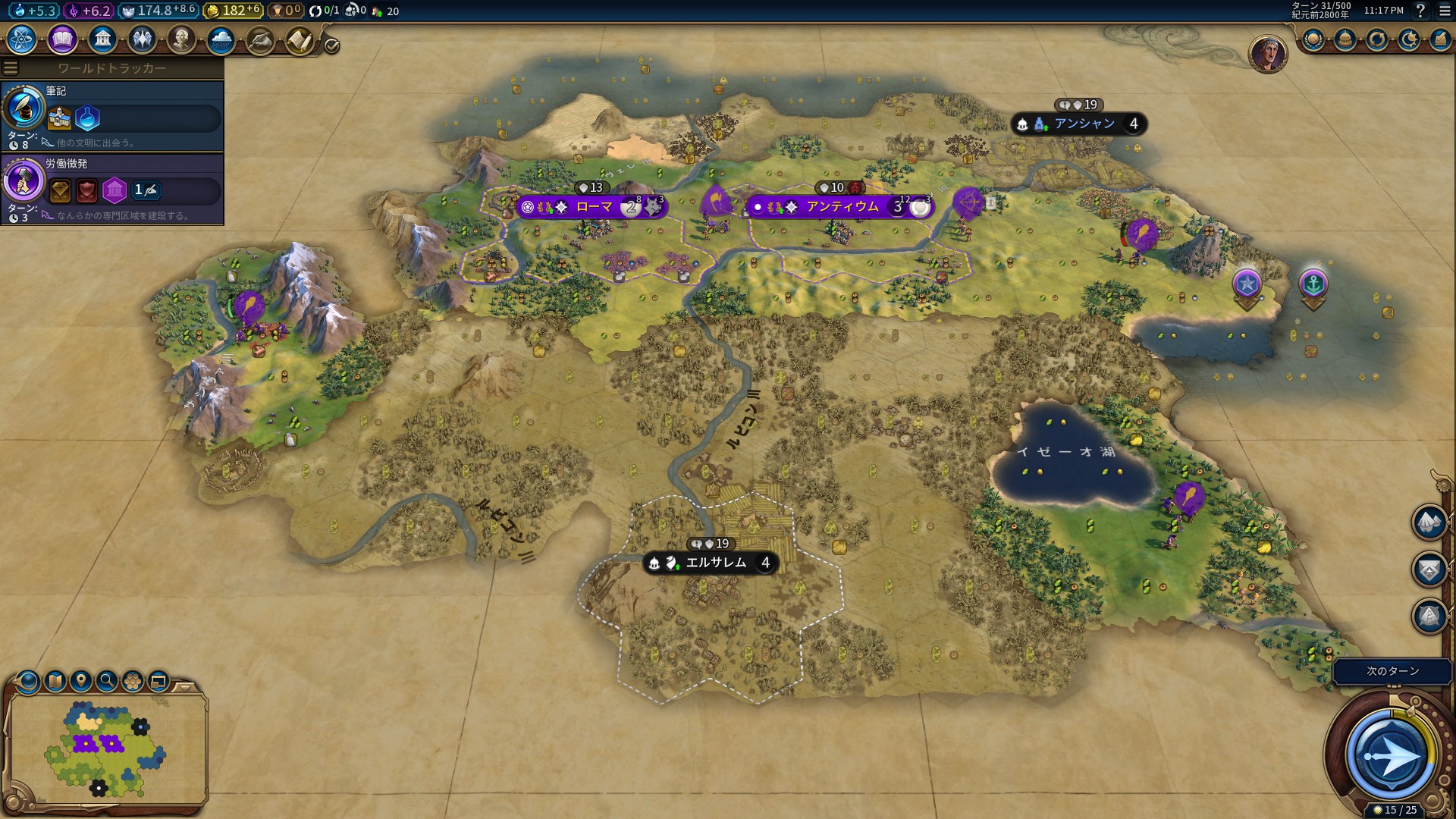
Task: Open the climate rain cloud icon
Action: pos(221,39)
